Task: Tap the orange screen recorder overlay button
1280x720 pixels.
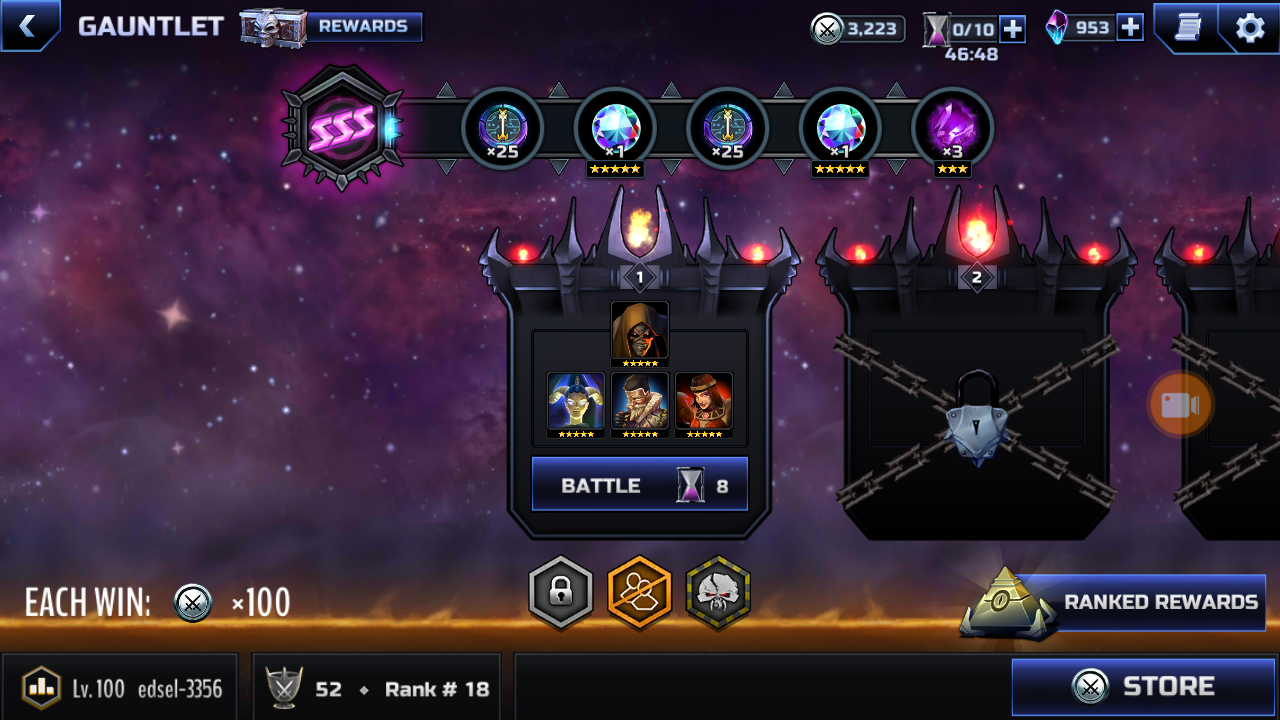Action: (1180, 405)
